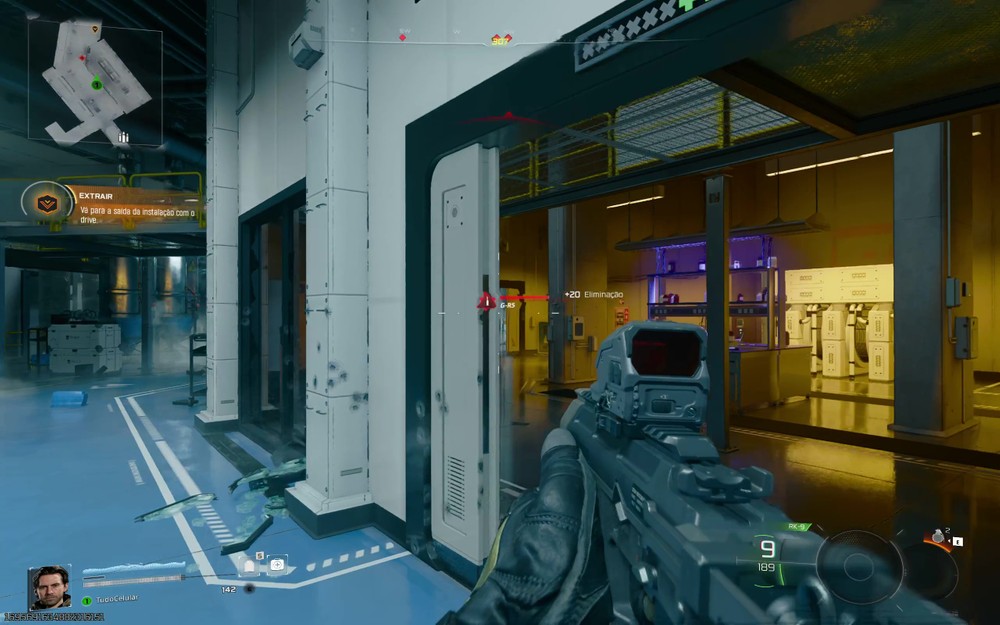
Task: Click the orange objective emblem icon
Action: click(47, 205)
